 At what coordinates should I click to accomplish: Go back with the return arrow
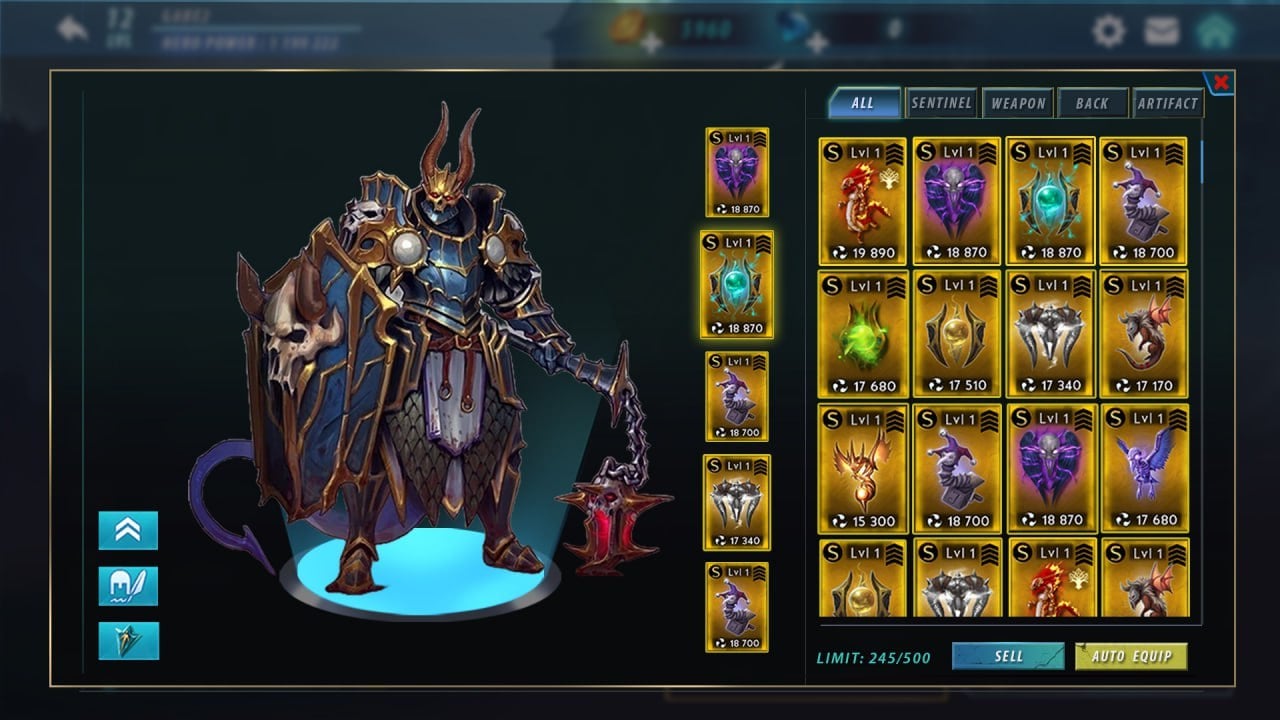tap(73, 29)
